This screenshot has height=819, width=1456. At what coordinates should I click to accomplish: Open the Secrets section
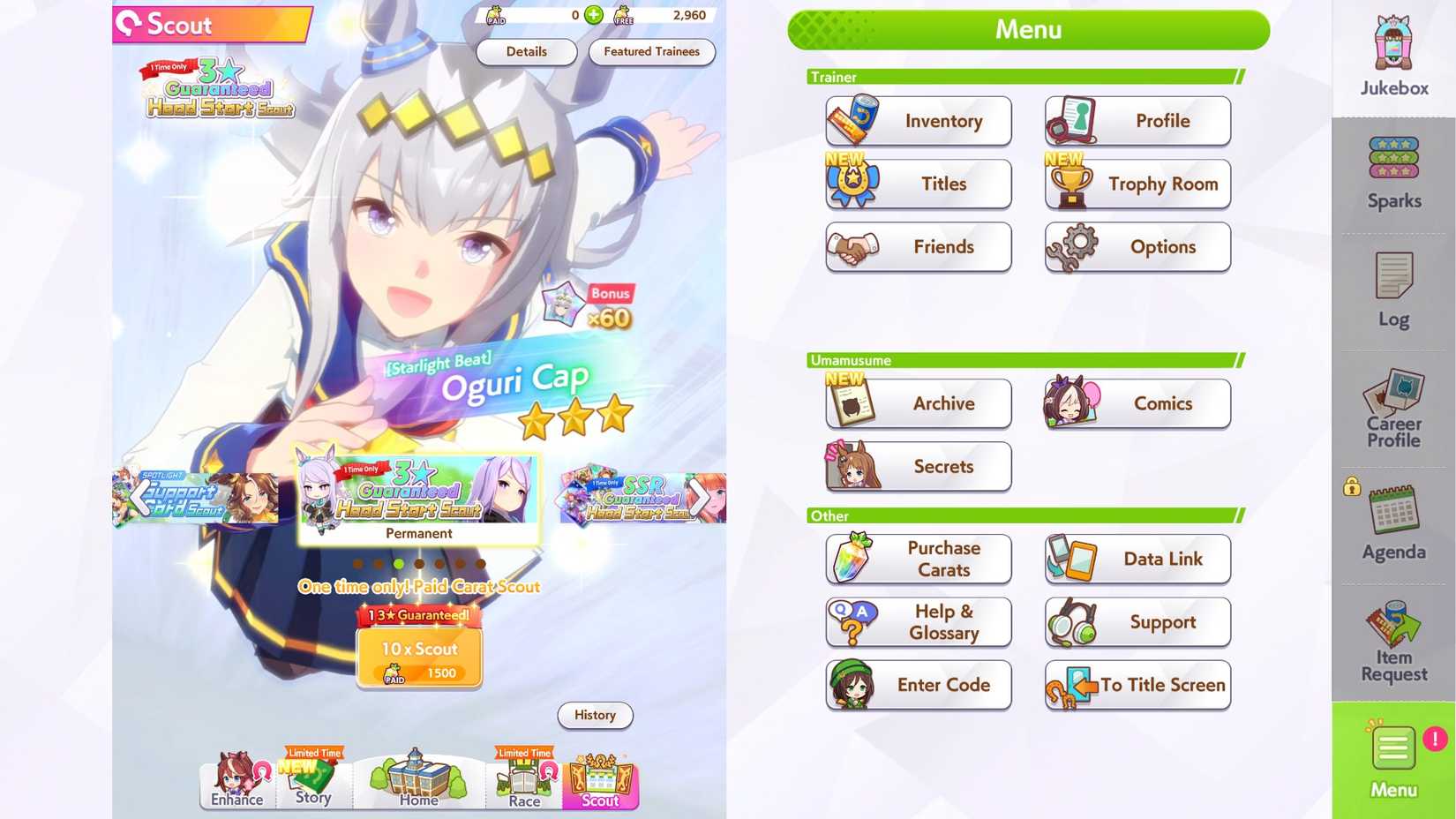(918, 467)
